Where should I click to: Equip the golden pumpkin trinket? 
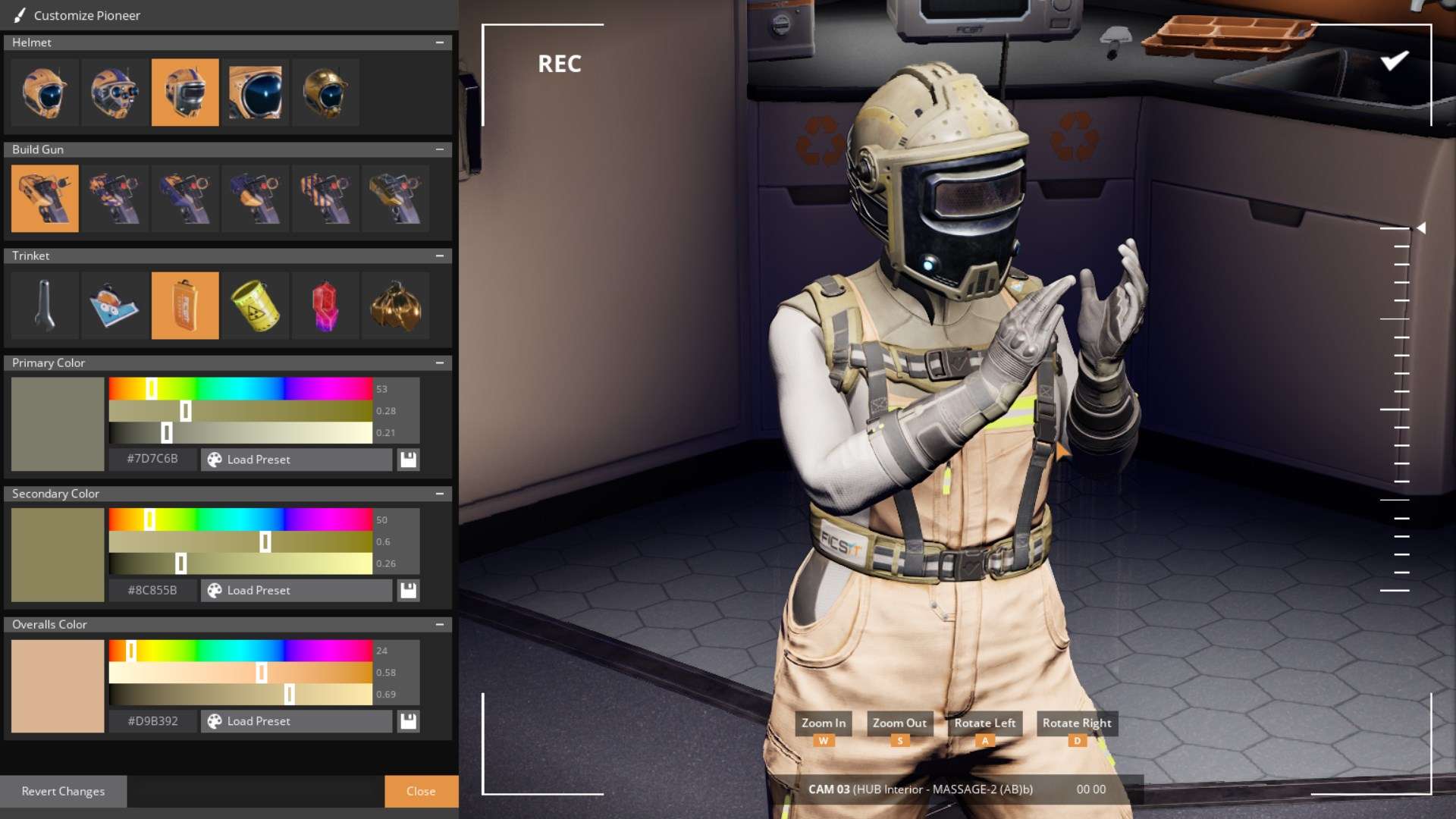[395, 306]
